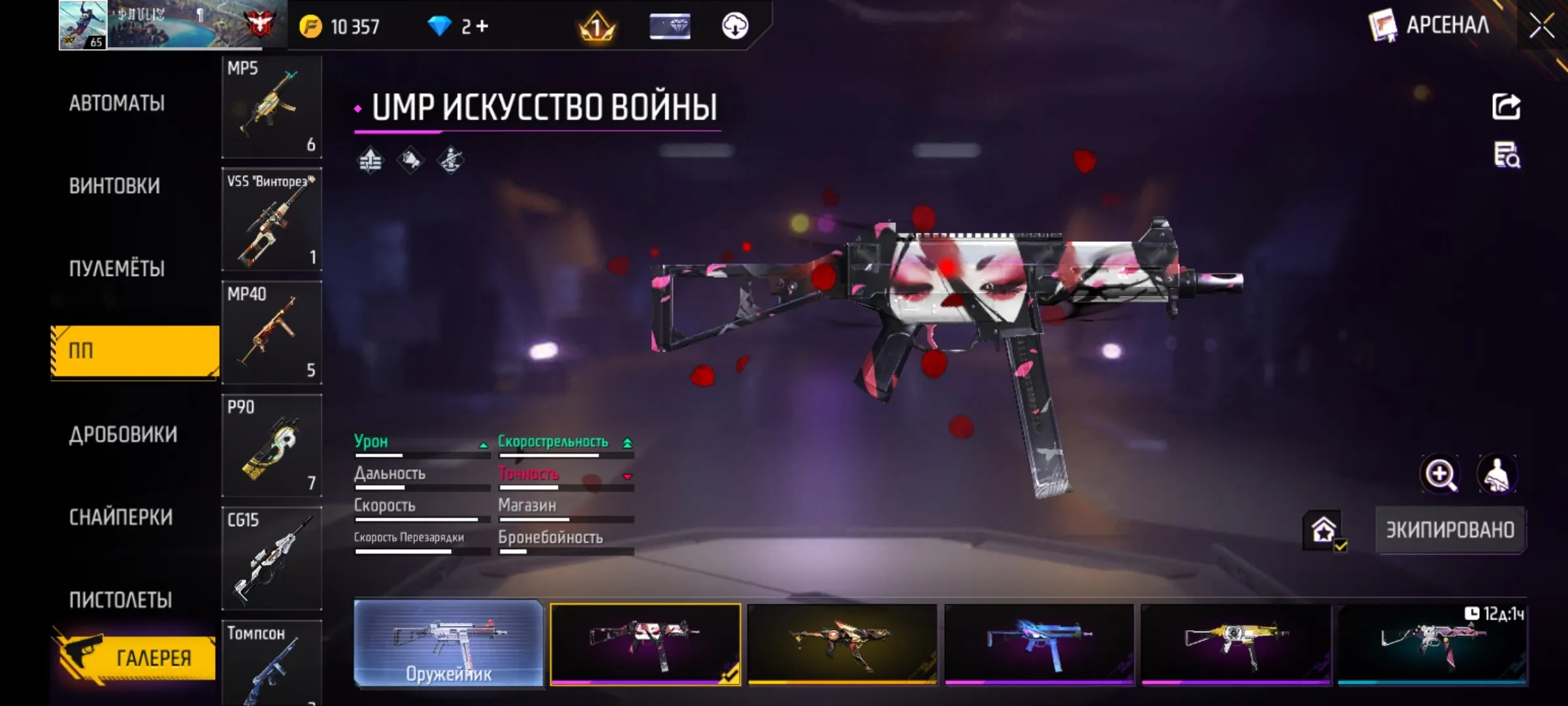Open the cloud download icon

(737, 26)
